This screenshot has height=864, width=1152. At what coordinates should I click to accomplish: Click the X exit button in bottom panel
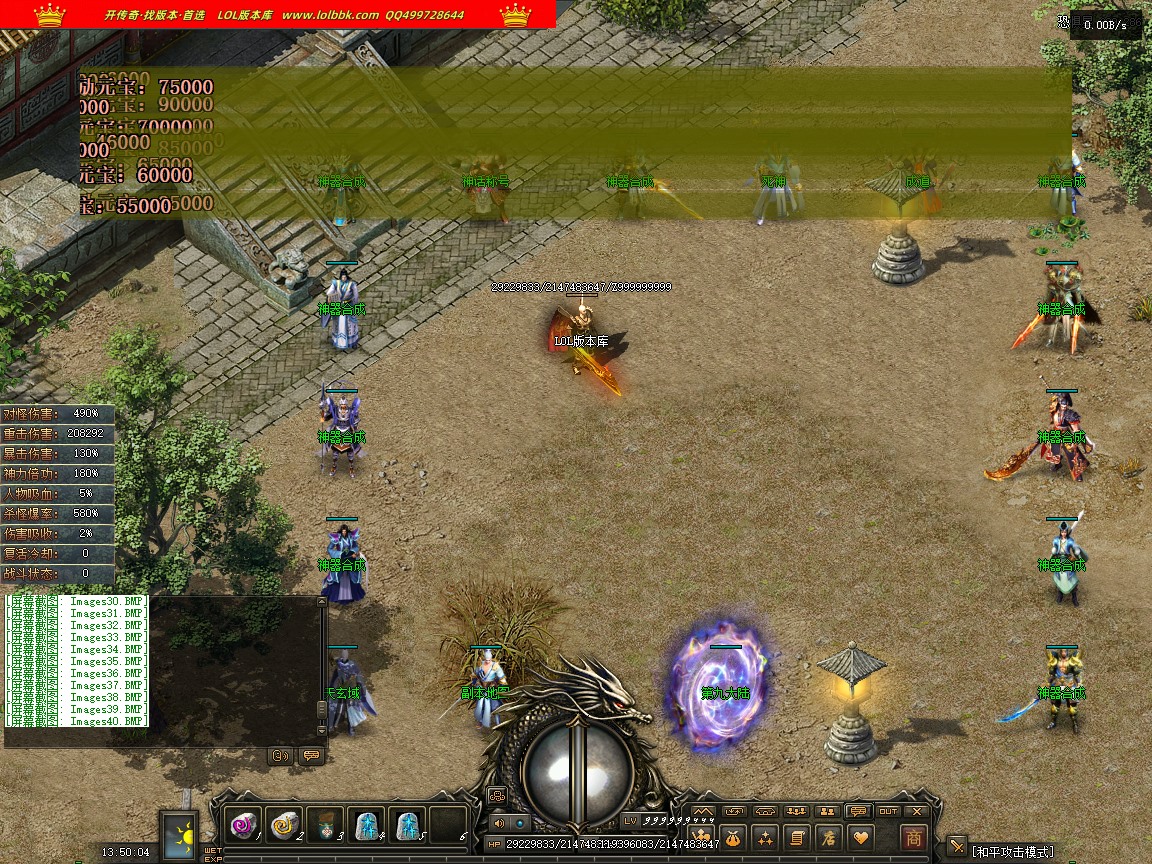coord(917,811)
